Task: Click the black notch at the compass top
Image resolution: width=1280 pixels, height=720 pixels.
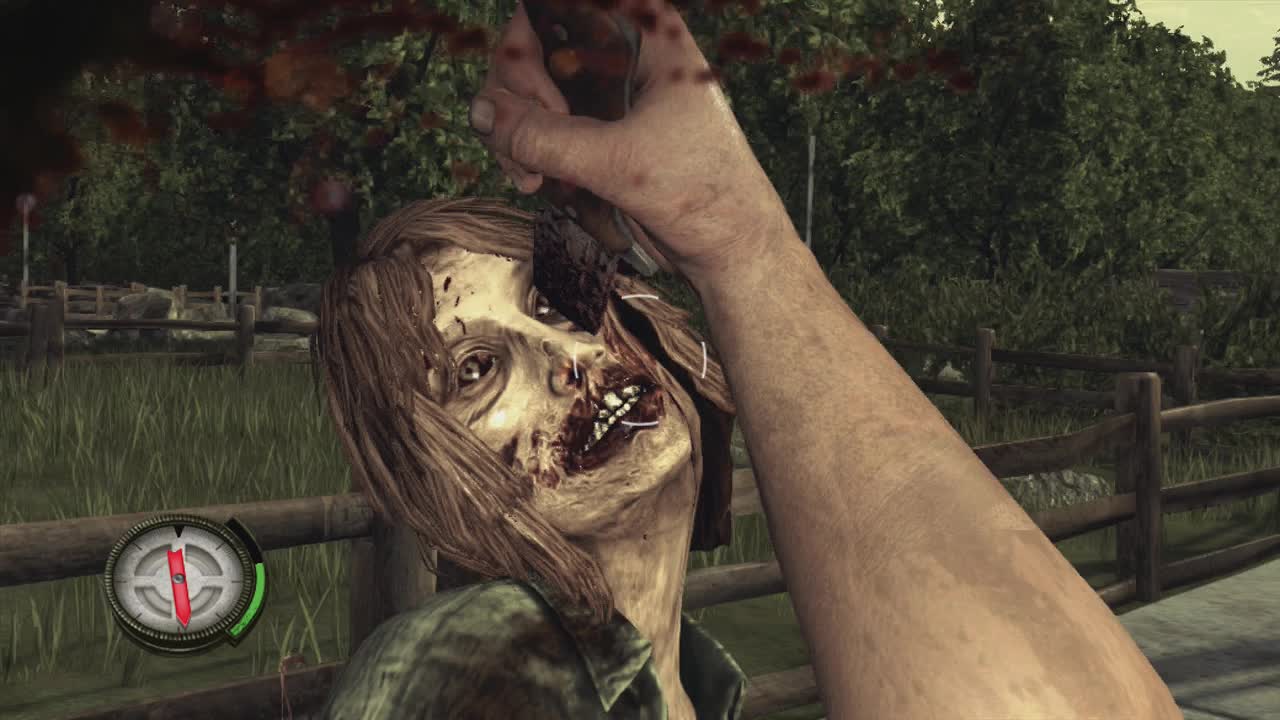Action: [x=179, y=533]
